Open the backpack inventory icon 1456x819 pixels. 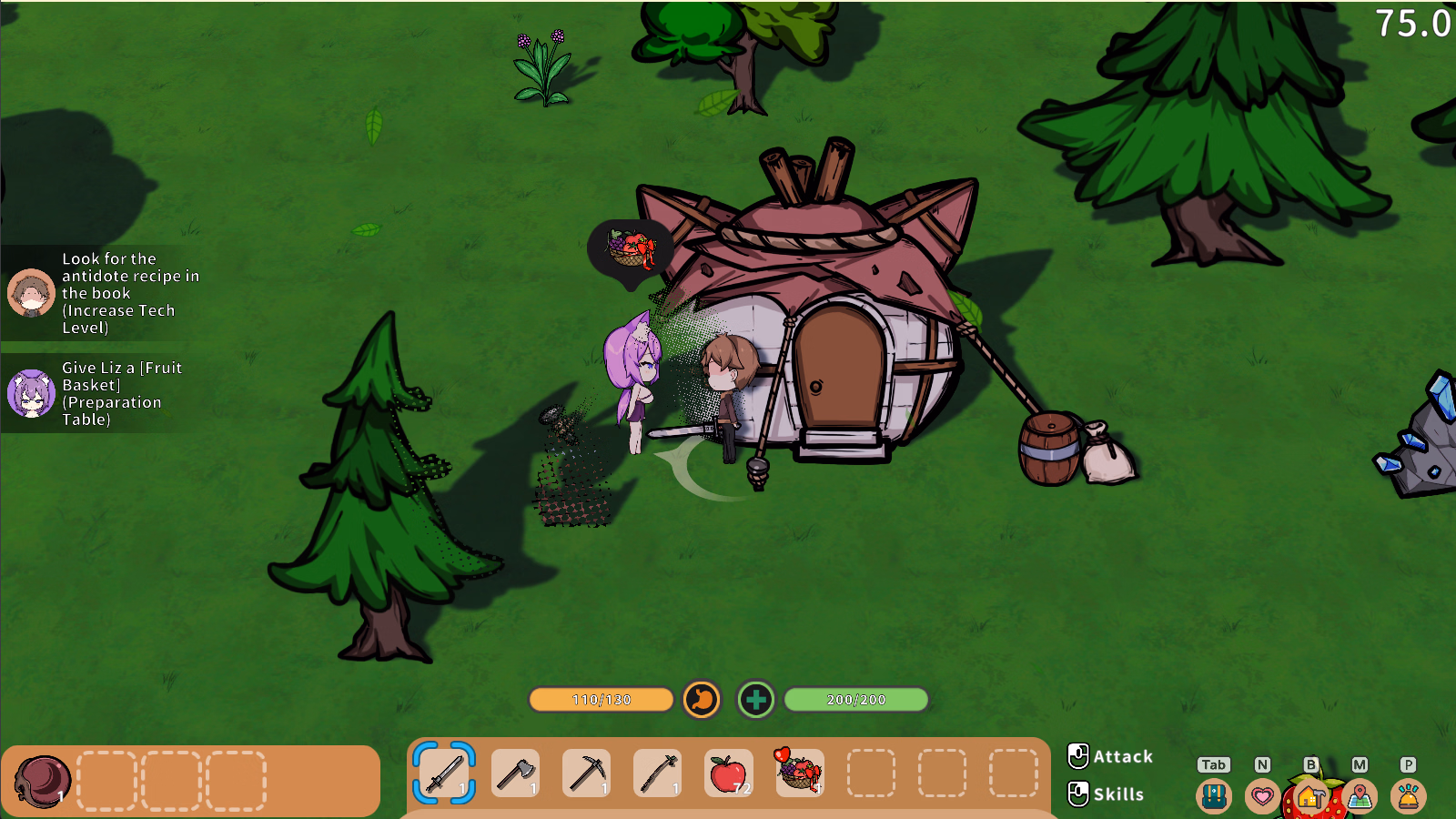(x=1214, y=796)
